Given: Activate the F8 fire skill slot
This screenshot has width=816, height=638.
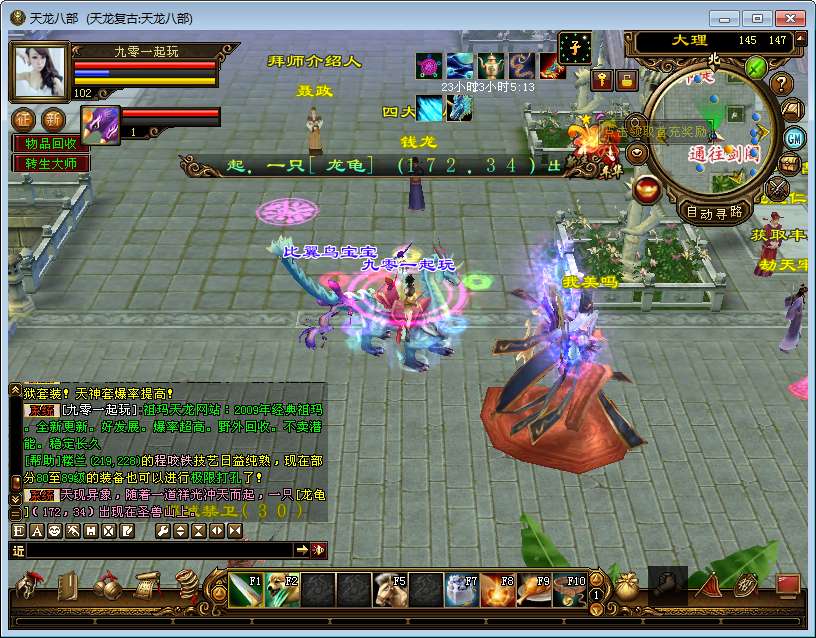Looking at the screenshot, I should click(x=498, y=589).
